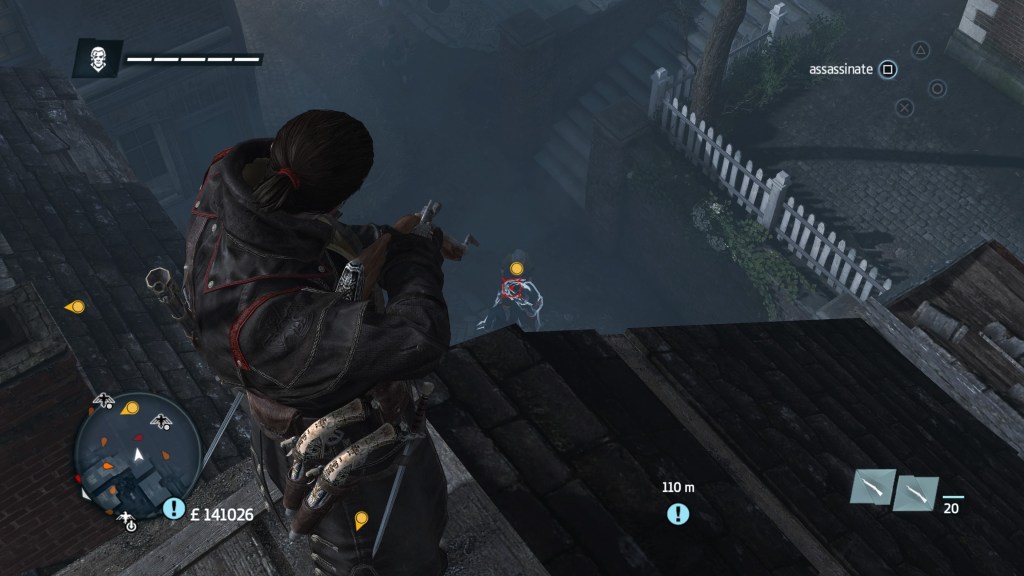Click the blue exclamation icon next to the money
This screenshot has height=576, width=1024.
(x=174, y=509)
